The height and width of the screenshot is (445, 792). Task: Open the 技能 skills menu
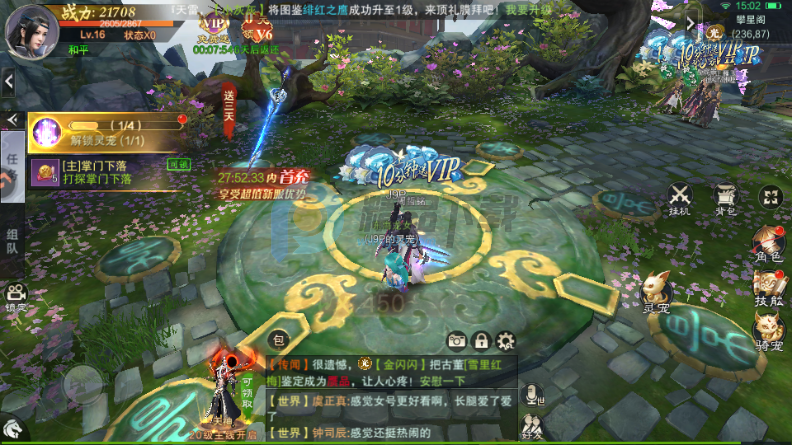click(x=767, y=288)
